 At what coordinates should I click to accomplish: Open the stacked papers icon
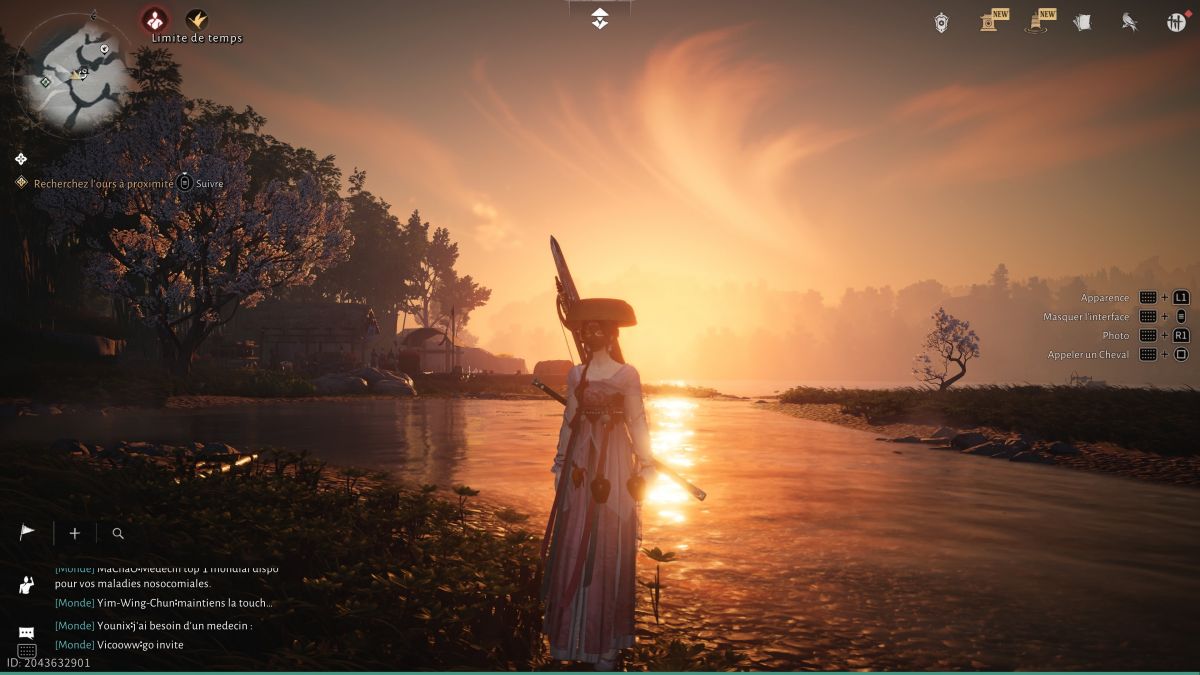(x=1082, y=22)
